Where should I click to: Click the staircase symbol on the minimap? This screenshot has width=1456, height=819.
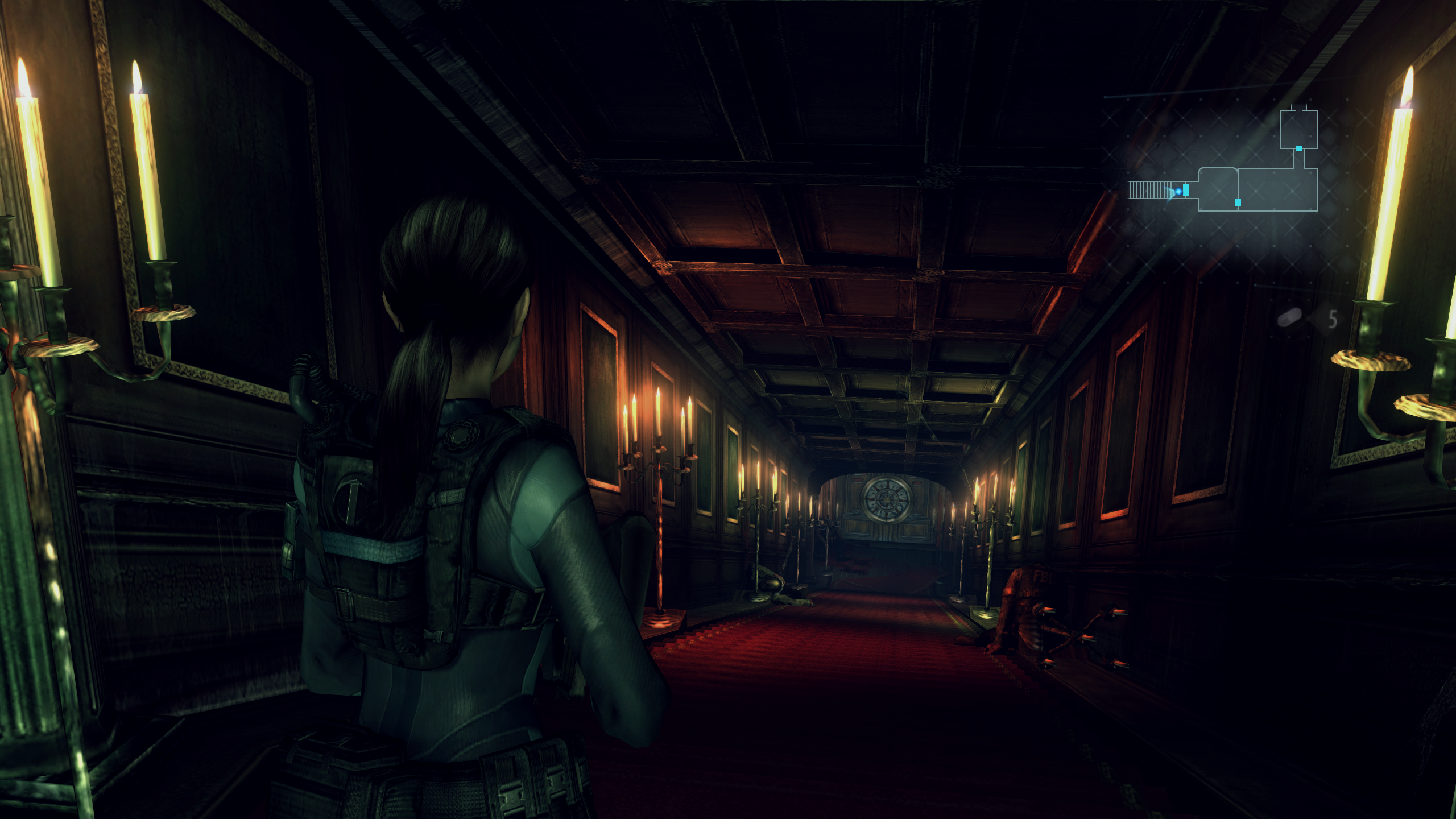pyautogui.click(x=1148, y=192)
